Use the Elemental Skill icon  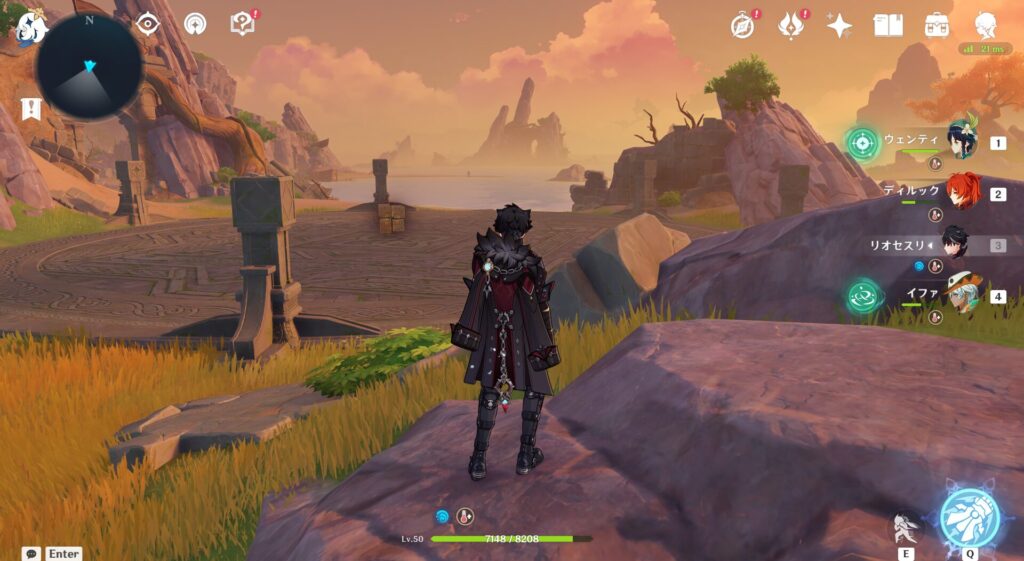[x=904, y=528]
